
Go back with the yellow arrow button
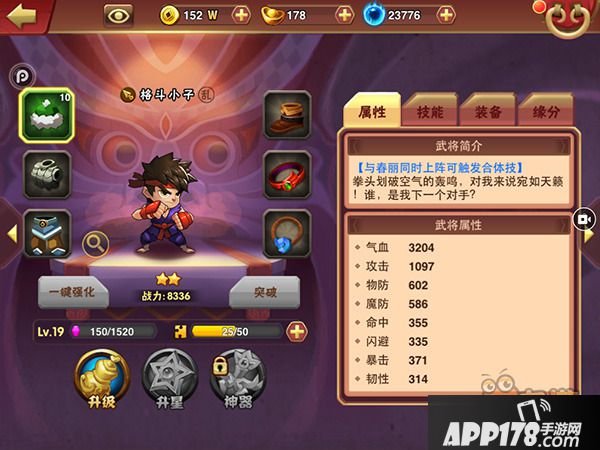click(x=22, y=15)
